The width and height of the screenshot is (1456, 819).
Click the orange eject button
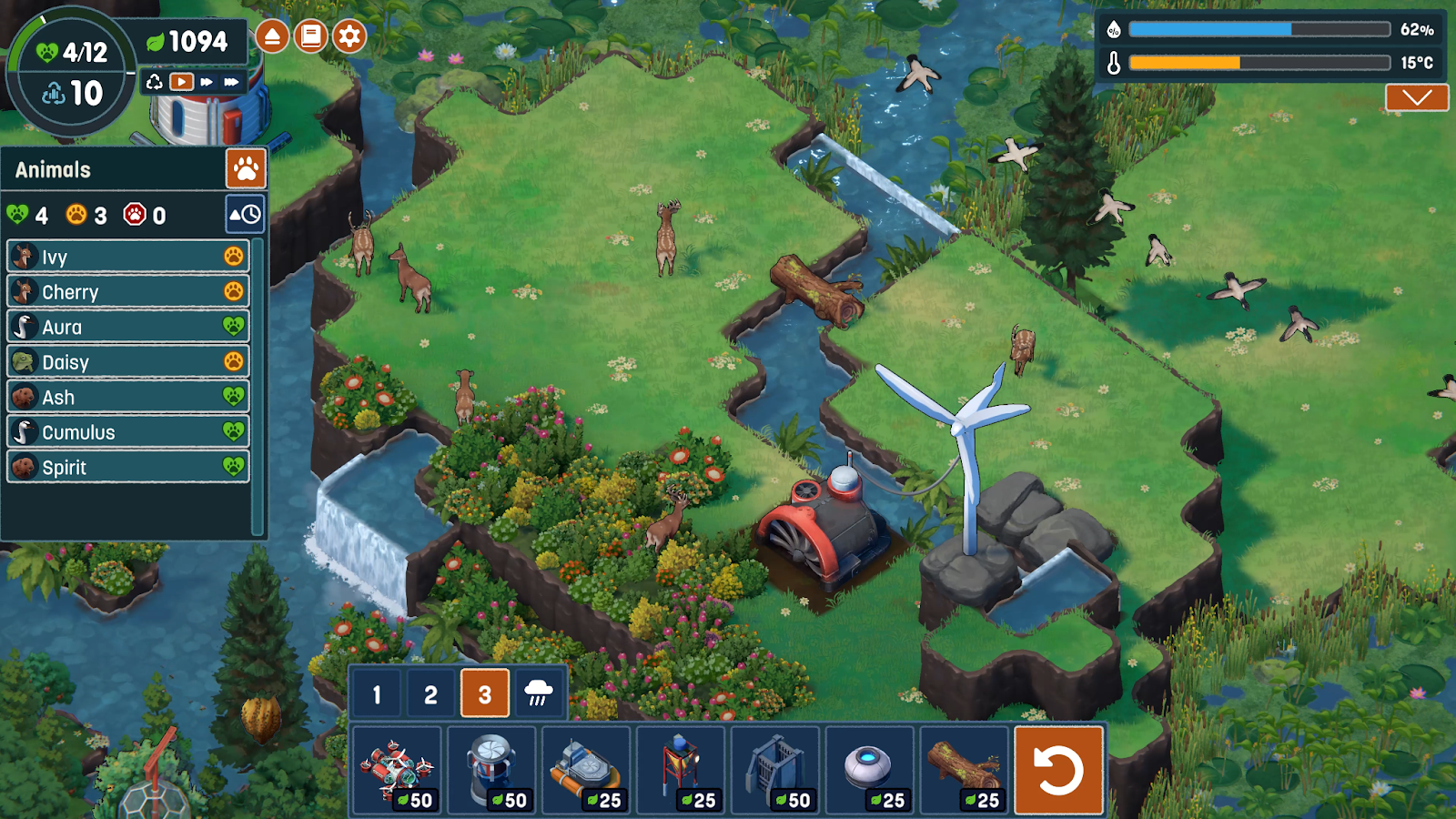[272, 36]
